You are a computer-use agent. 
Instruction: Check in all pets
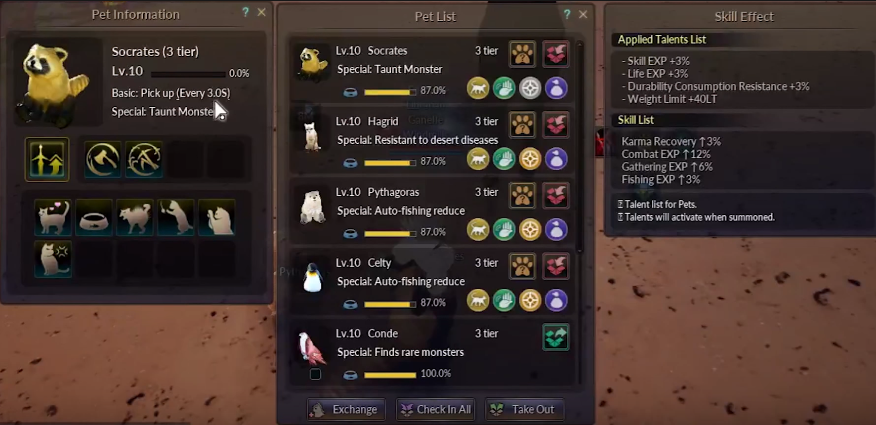click(x=436, y=409)
